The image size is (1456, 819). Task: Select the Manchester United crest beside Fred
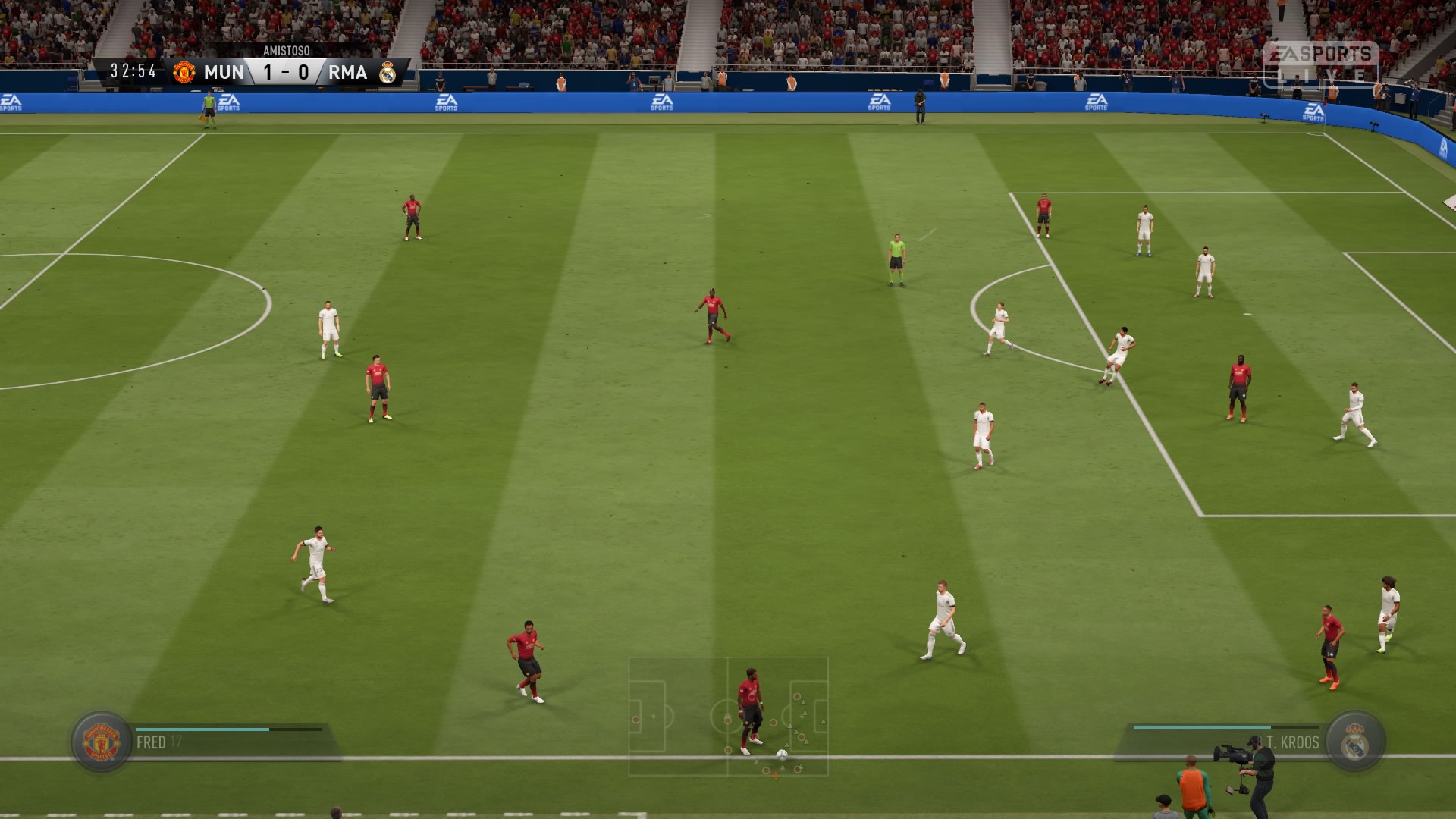(101, 742)
